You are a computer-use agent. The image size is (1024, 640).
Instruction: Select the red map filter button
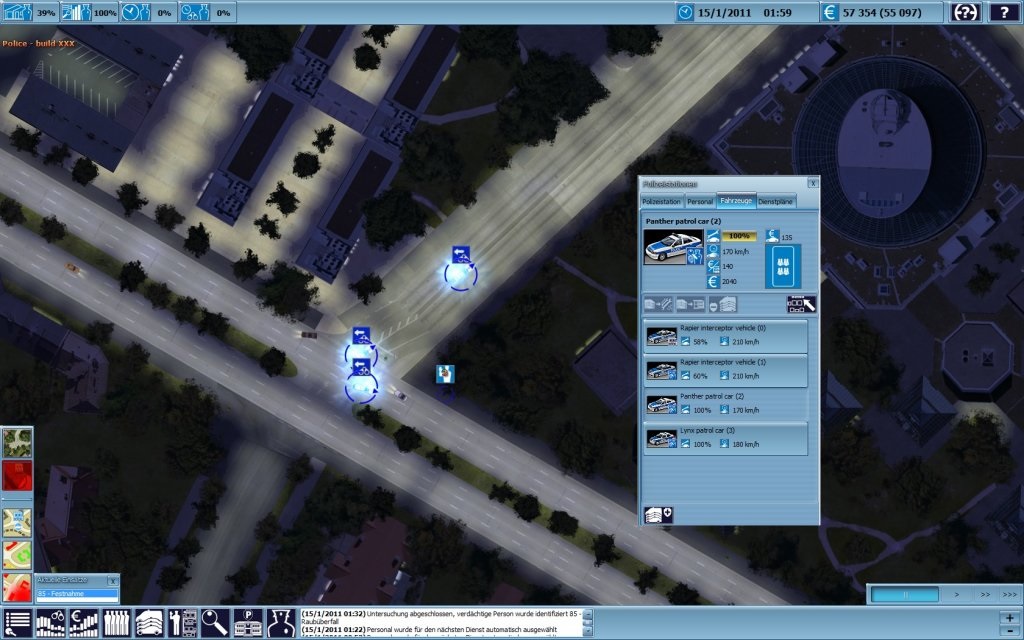17,475
